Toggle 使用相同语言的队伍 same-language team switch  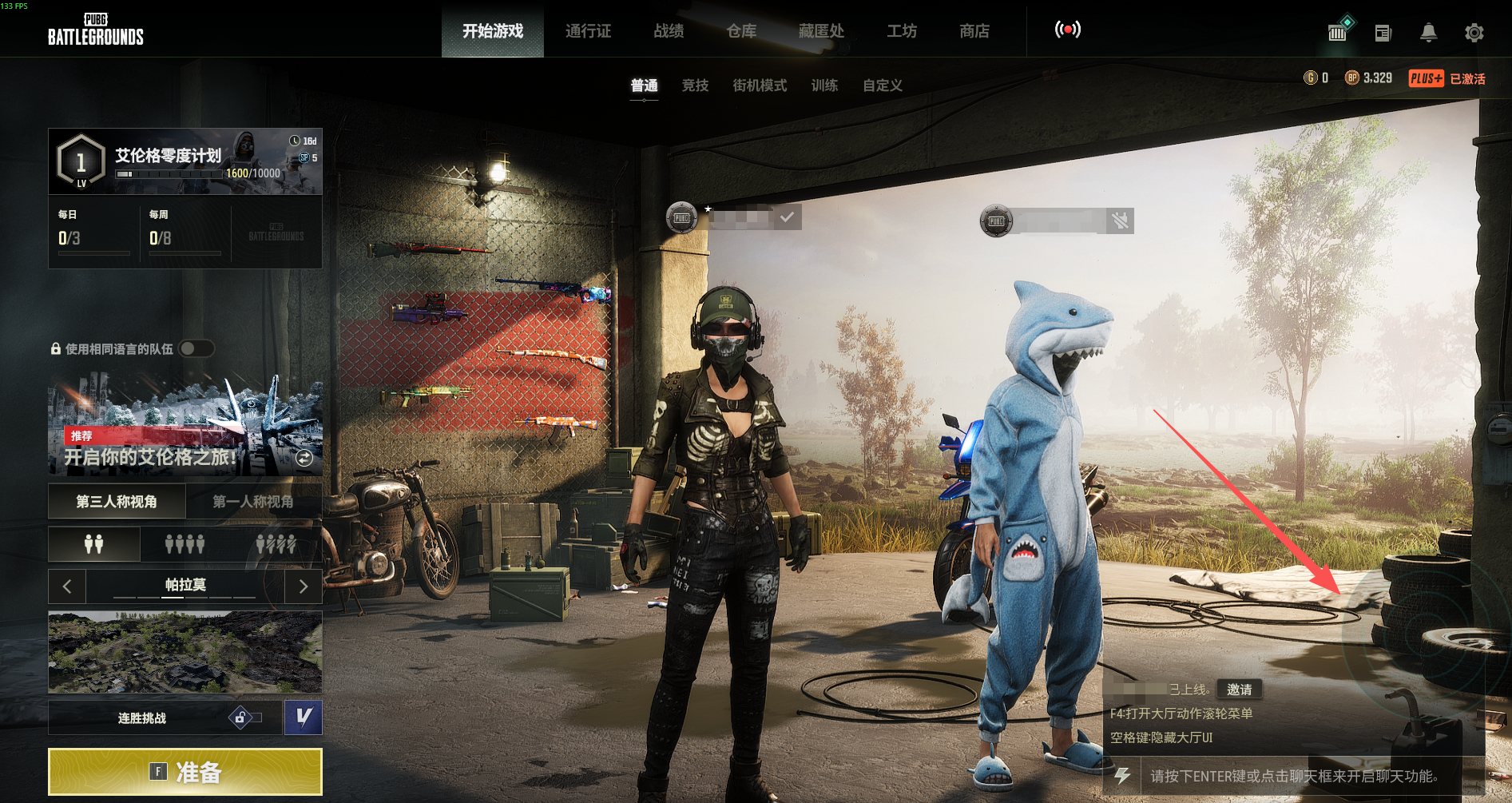coord(196,348)
